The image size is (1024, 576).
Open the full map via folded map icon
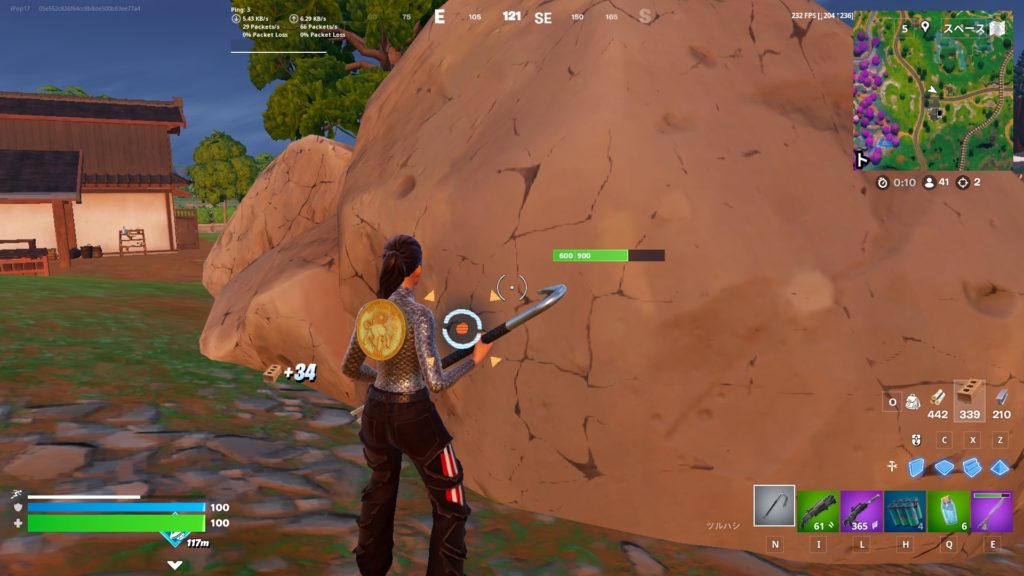996,28
